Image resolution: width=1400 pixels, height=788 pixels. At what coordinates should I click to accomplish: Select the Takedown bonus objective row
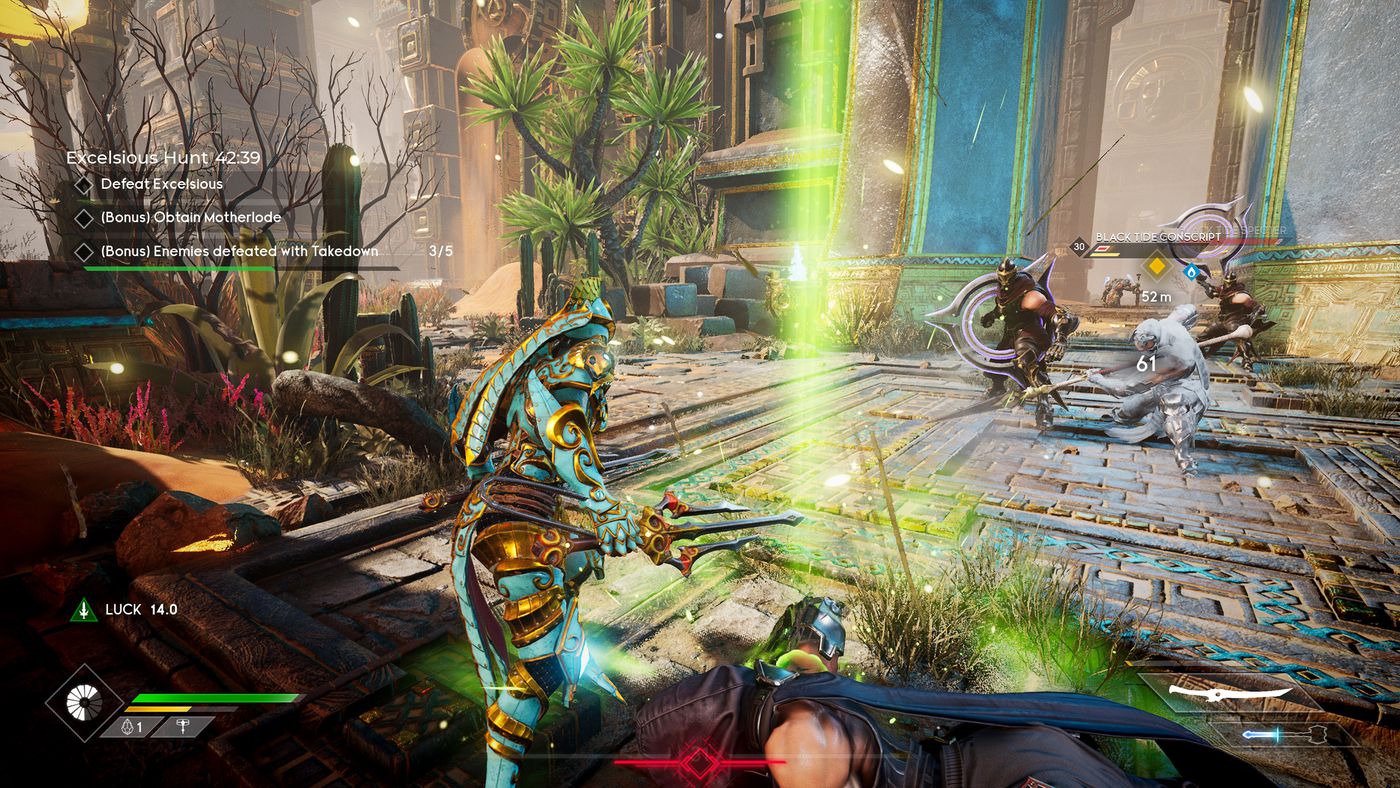(239, 251)
